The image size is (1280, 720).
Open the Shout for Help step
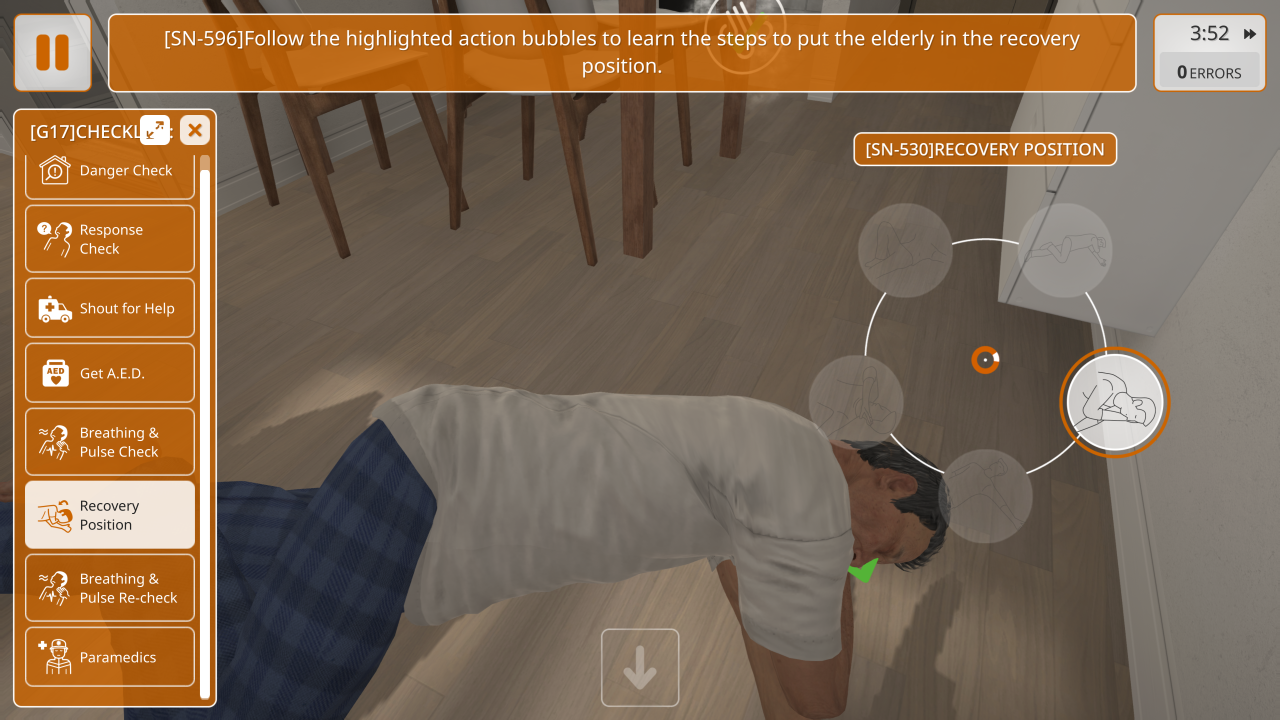110,309
